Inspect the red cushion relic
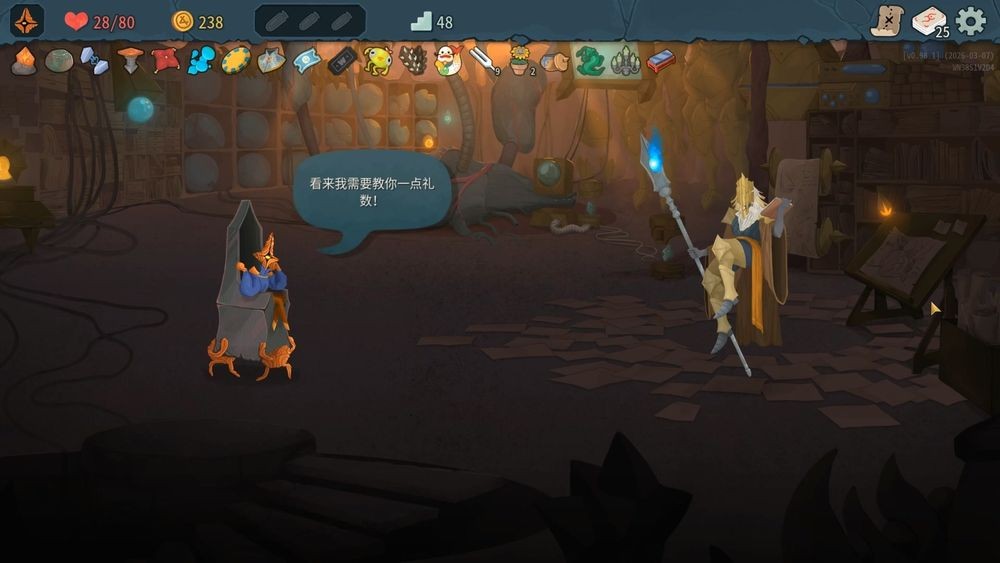Screen dimensions: 1000x563 (x=165, y=60)
